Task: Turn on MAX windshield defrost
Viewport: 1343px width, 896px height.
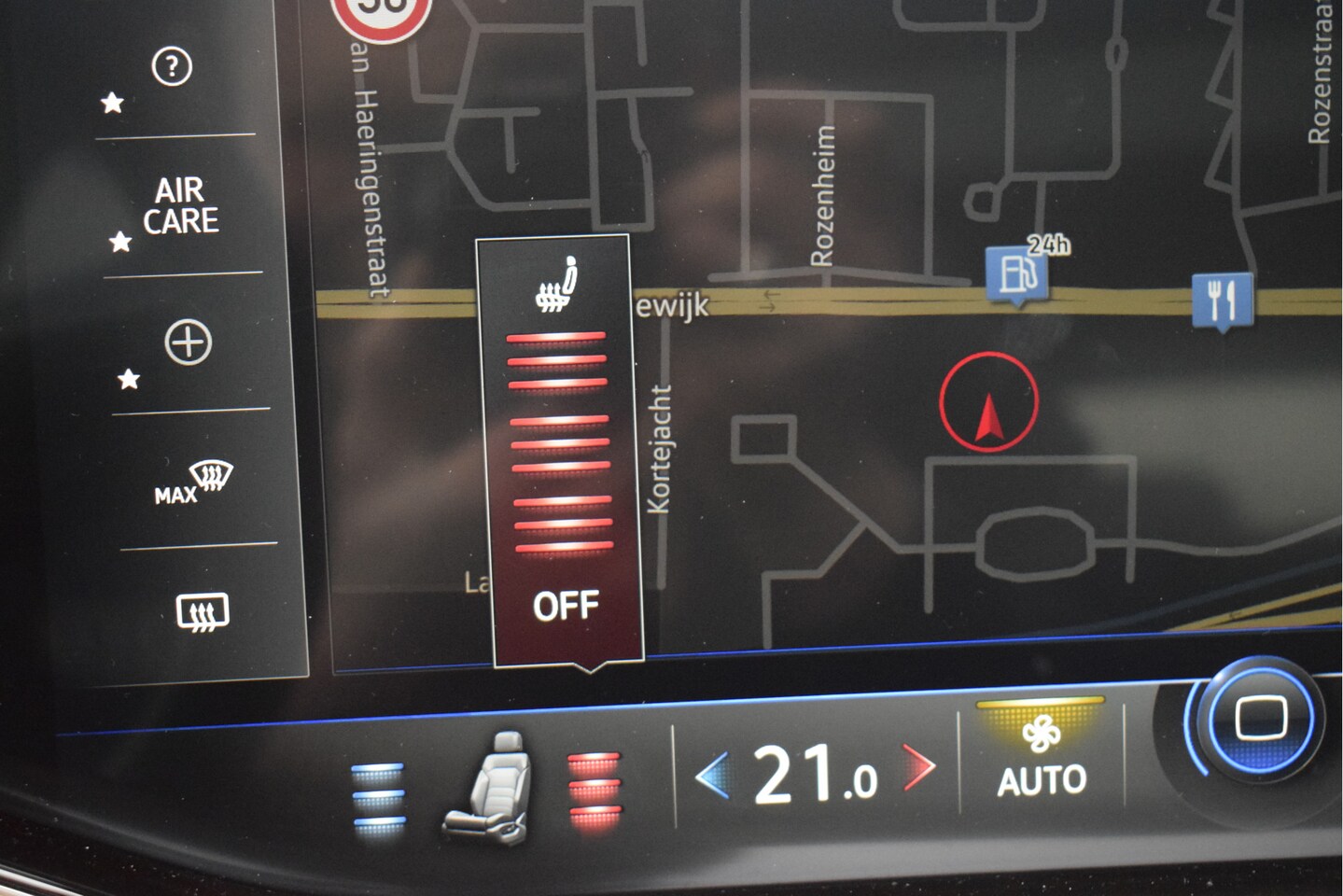Action: [195, 482]
